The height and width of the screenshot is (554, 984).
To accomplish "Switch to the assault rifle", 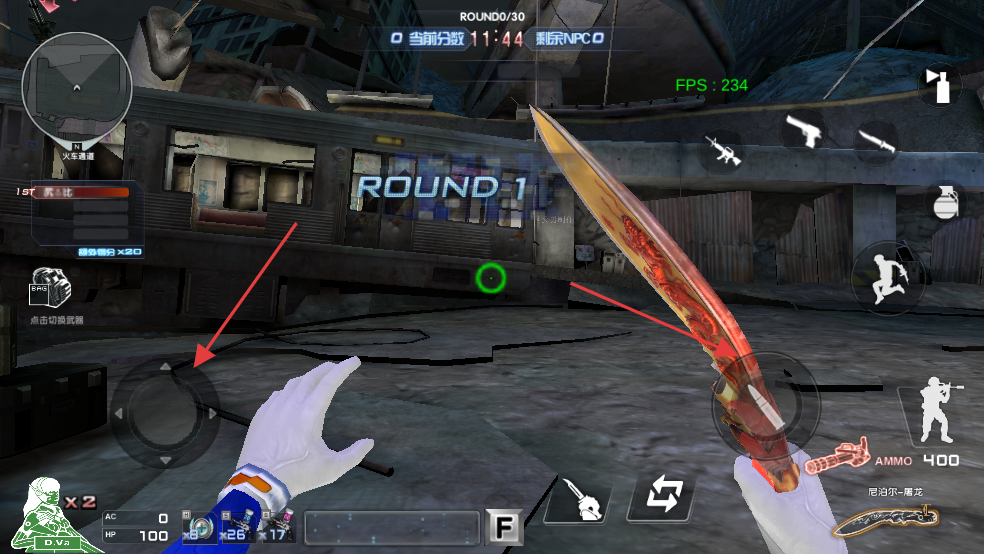I will (721, 148).
